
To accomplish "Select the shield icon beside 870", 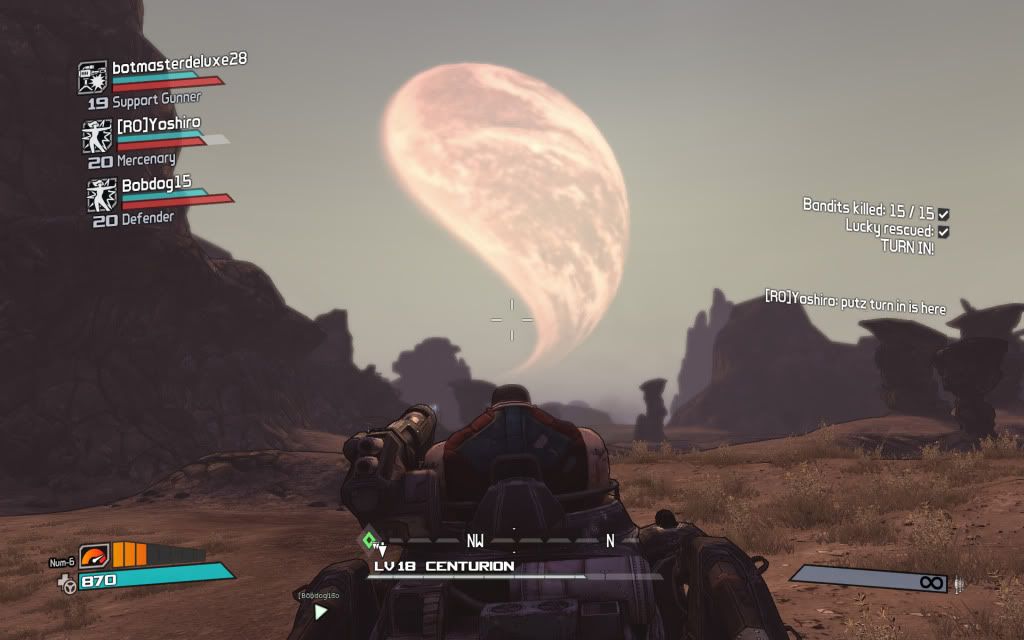I will (x=67, y=581).
